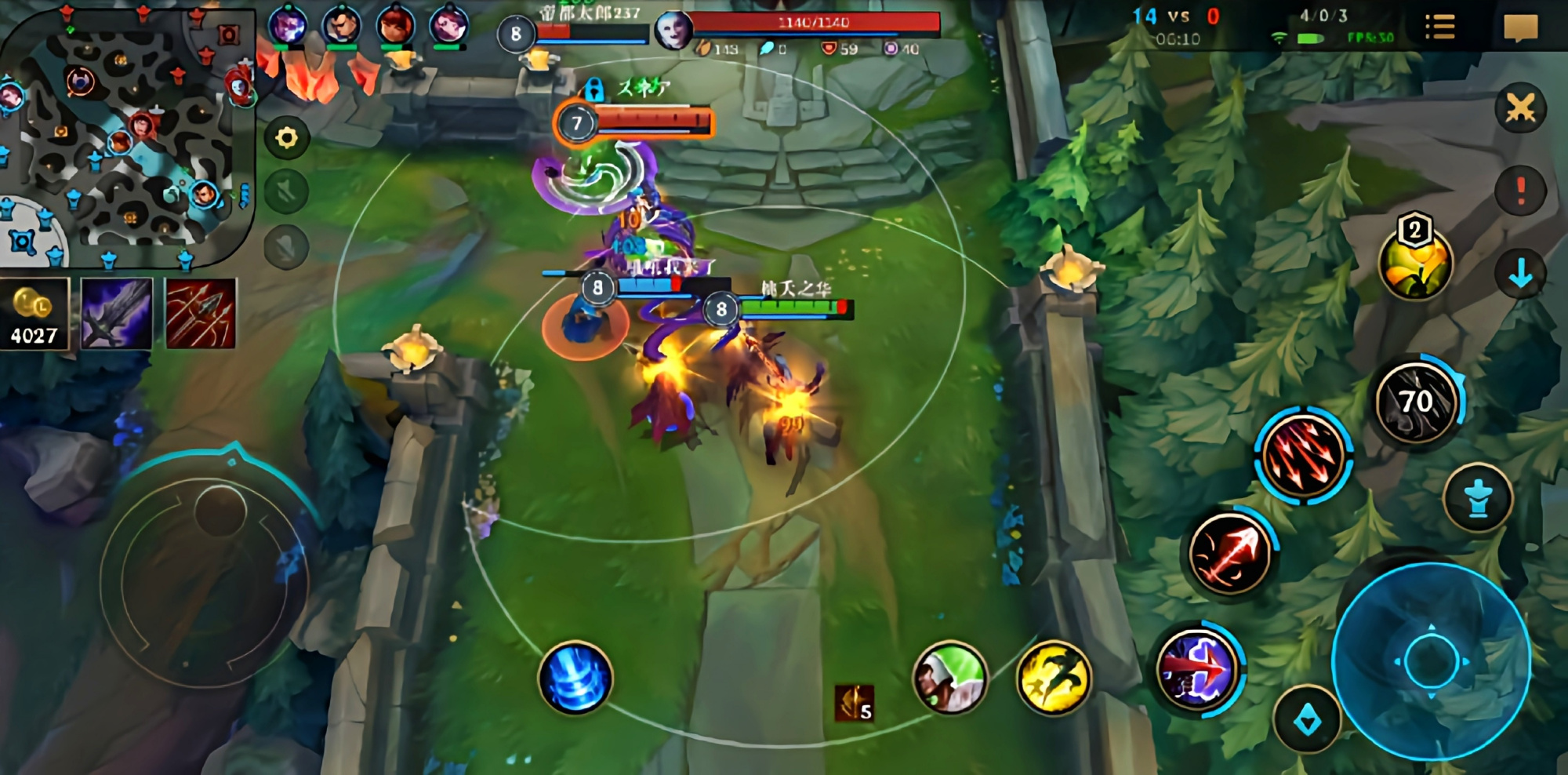Cast the red arrow volley ability
The height and width of the screenshot is (775, 1568).
(x=1303, y=456)
